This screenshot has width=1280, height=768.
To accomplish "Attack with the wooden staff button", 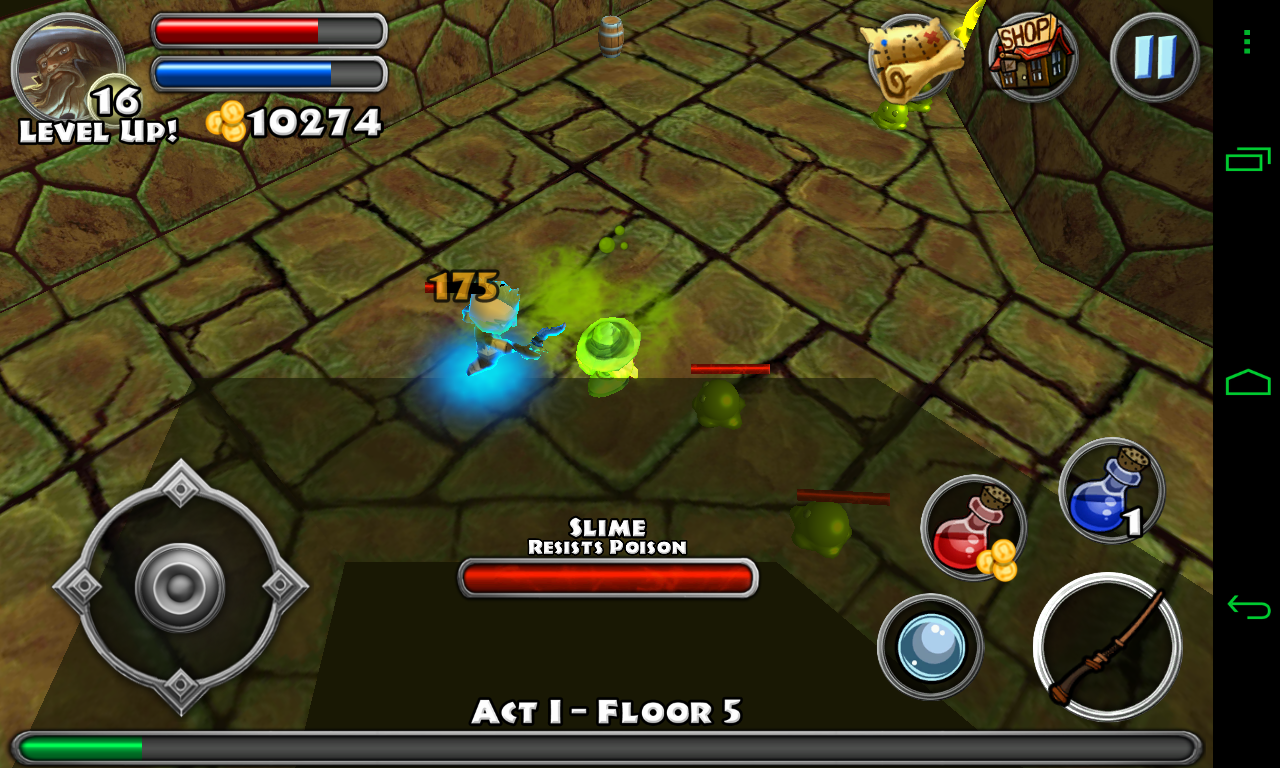I will coord(1107,646).
